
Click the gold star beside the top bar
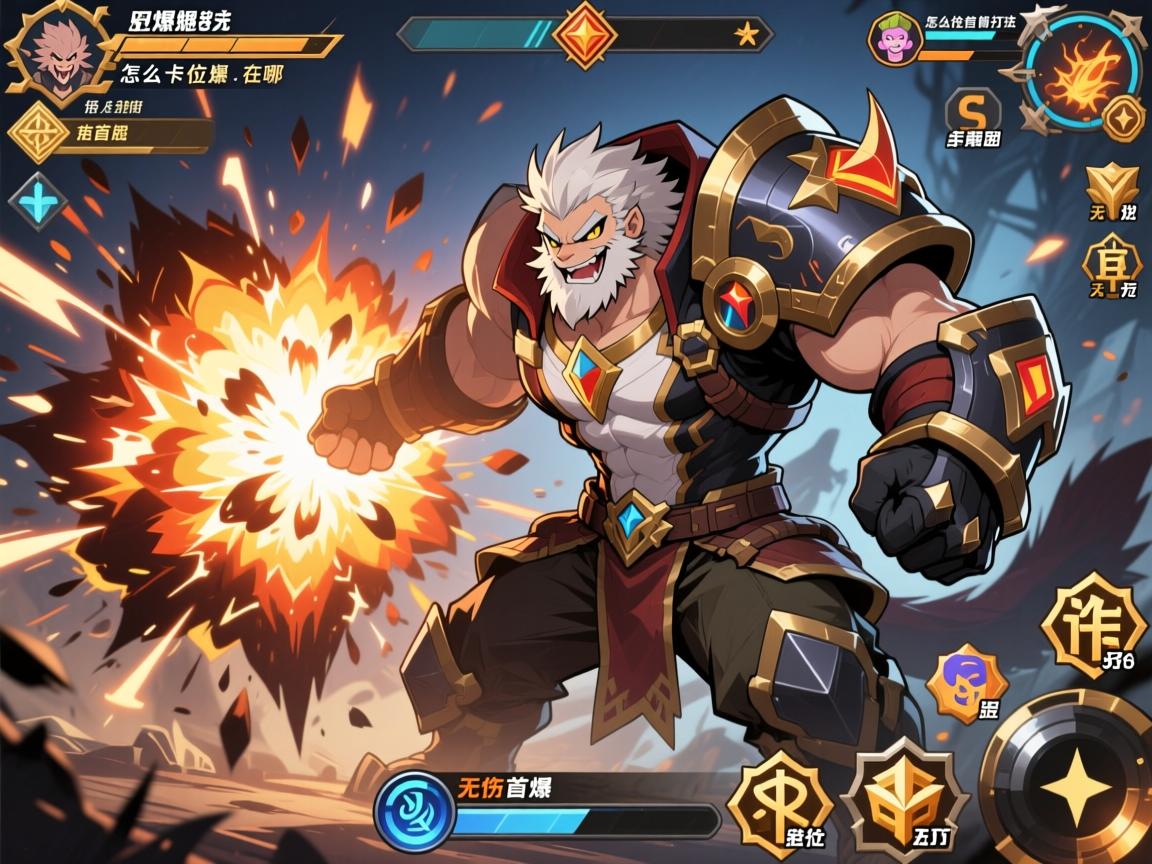pyautogui.click(x=746, y=35)
